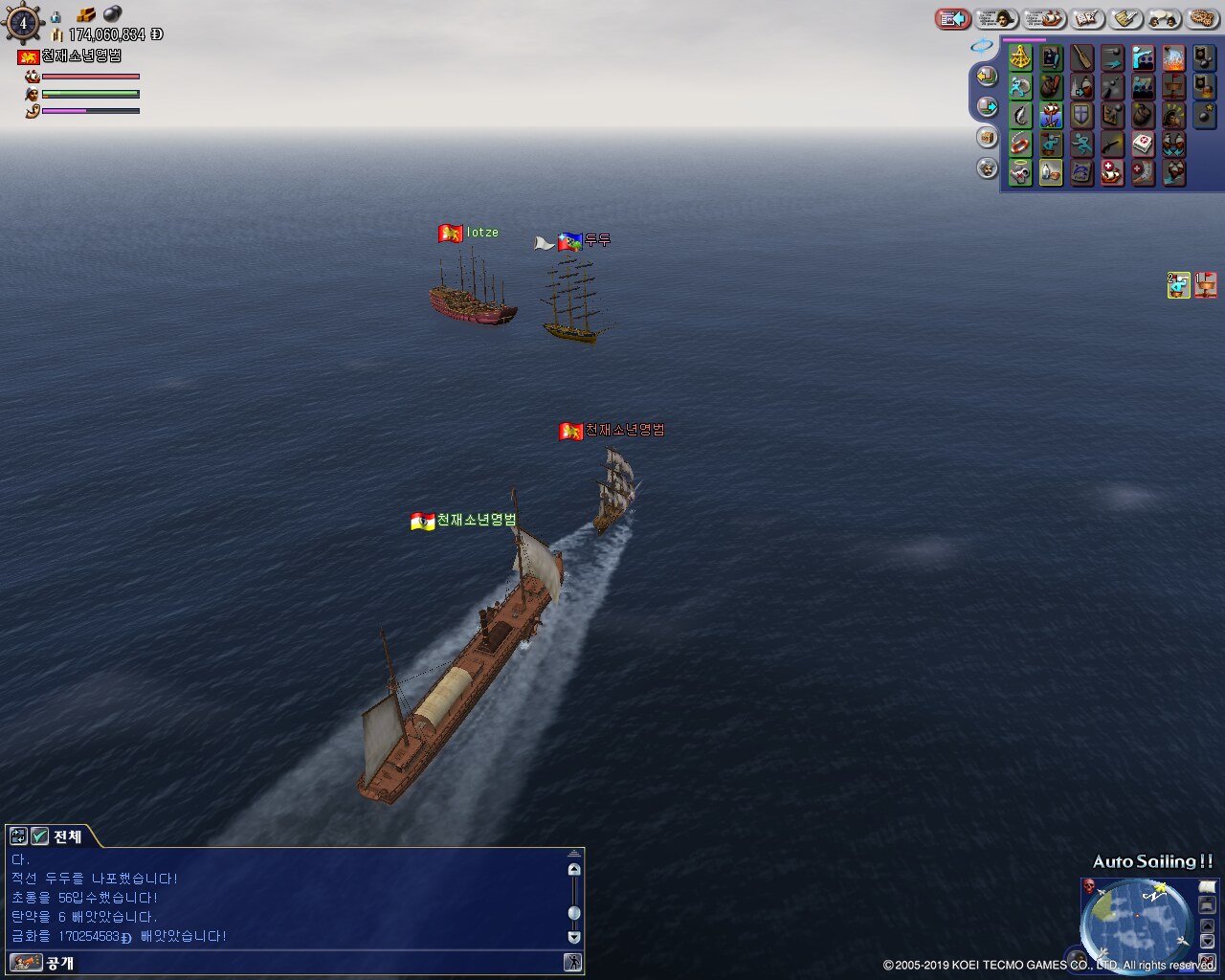The width and height of the screenshot is (1225, 980).
Task: Activate the lifebuoy rescue skill
Action: [1021, 145]
